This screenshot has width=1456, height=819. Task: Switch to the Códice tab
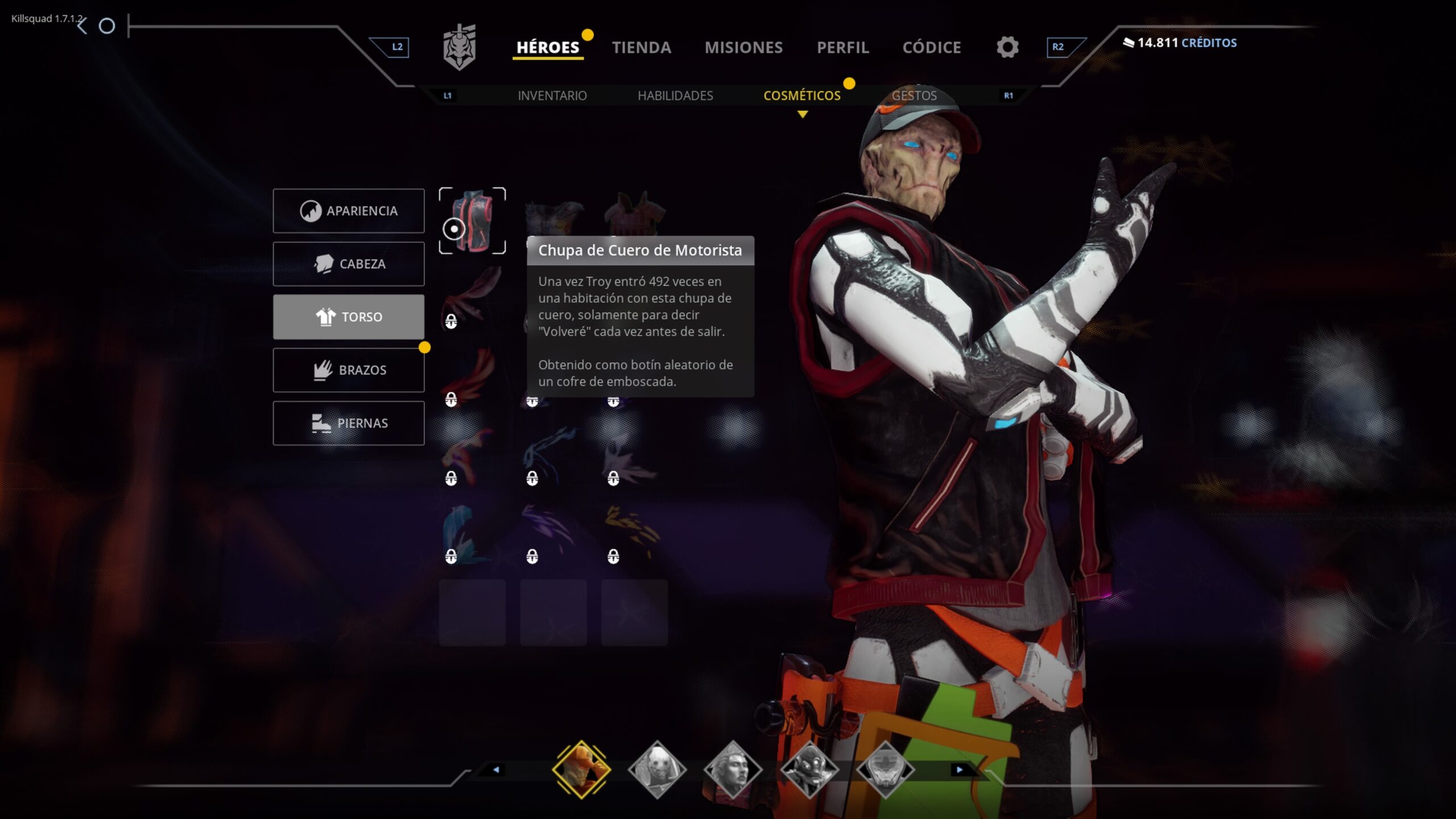(x=931, y=47)
